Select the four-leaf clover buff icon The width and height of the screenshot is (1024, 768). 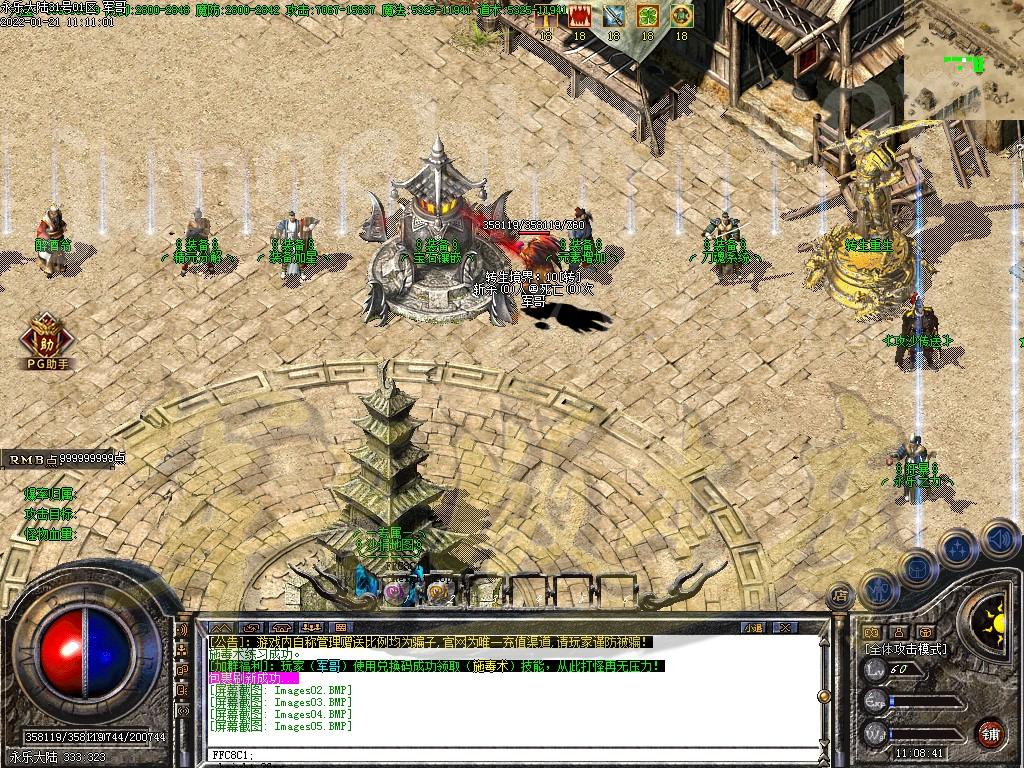coord(647,16)
